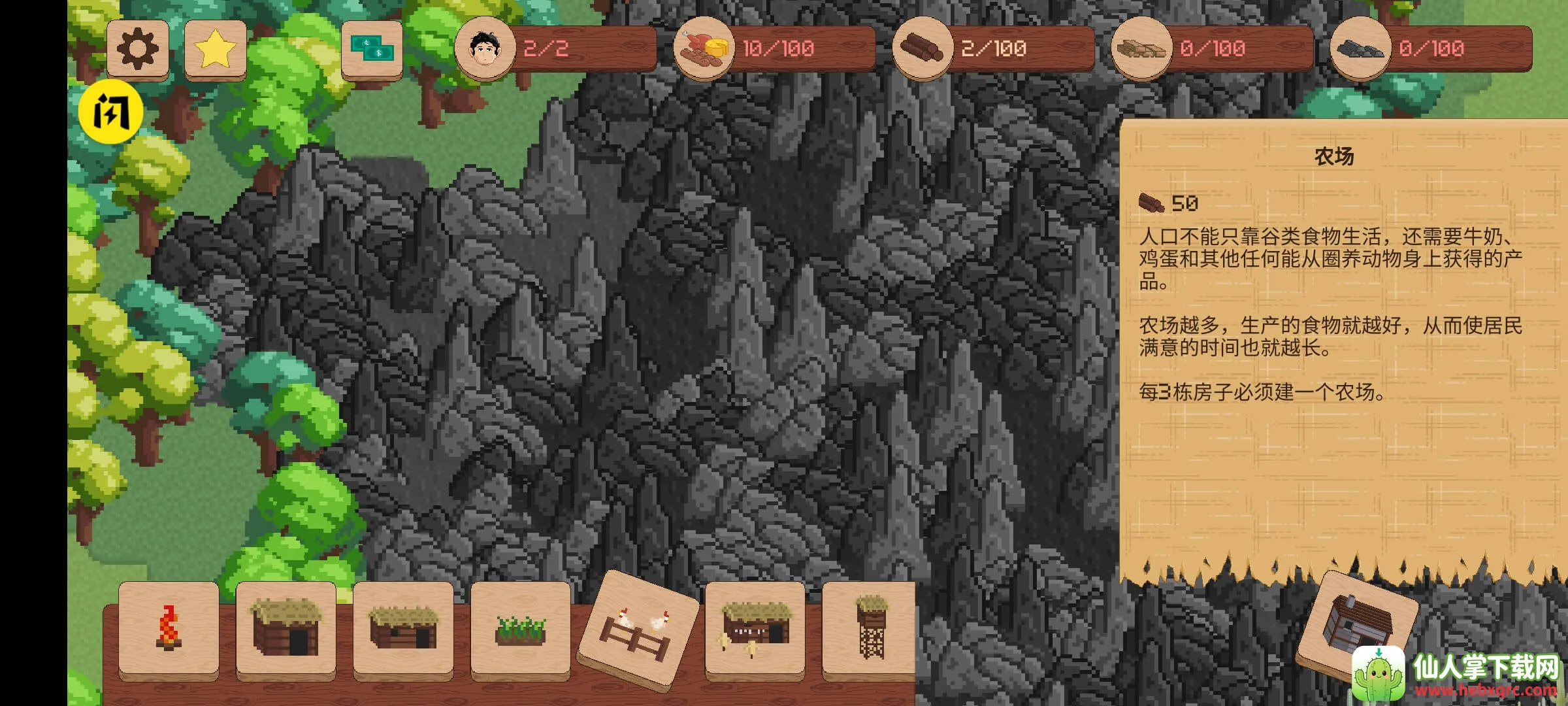
Task: Select the wooden watchtower tile
Action: [871, 629]
